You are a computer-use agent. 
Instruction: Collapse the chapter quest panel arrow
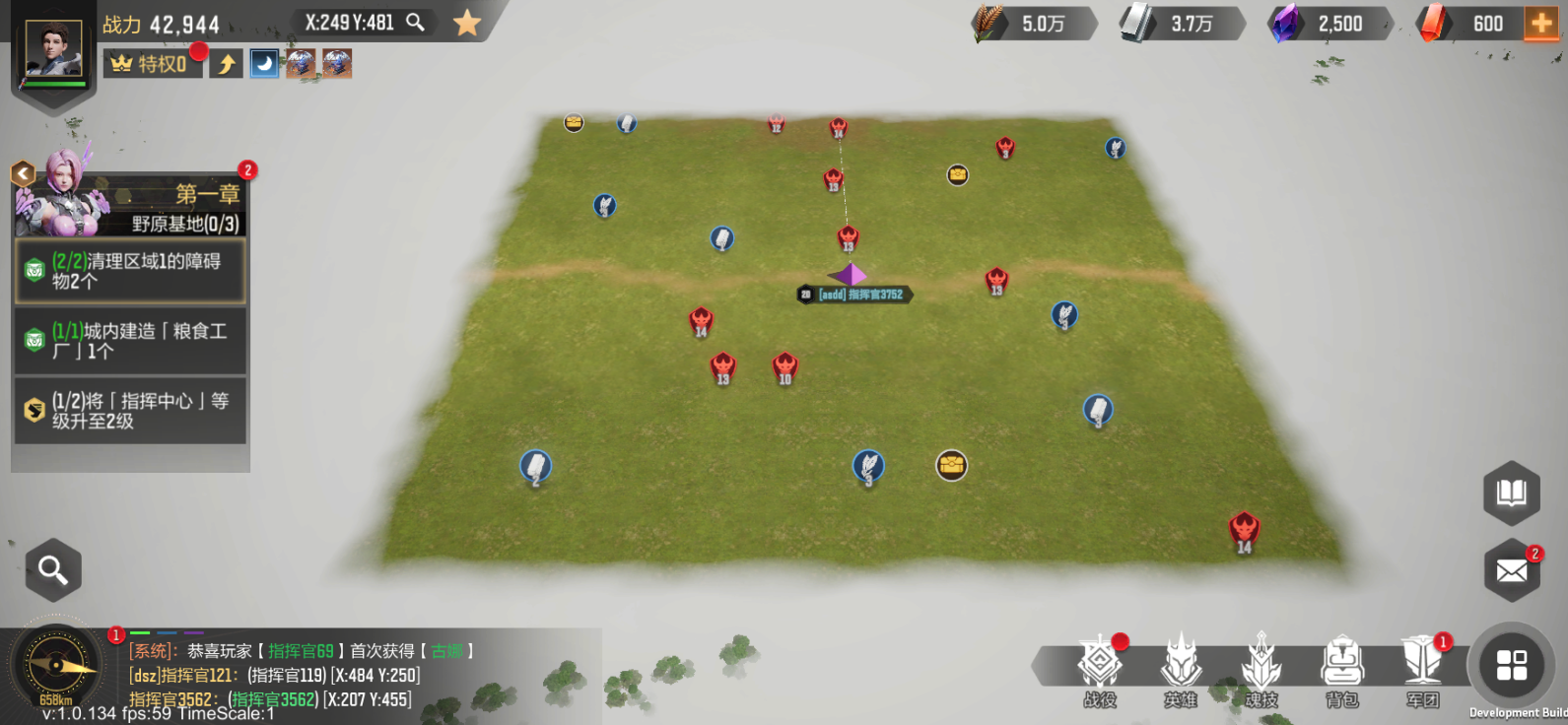[x=22, y=174]
